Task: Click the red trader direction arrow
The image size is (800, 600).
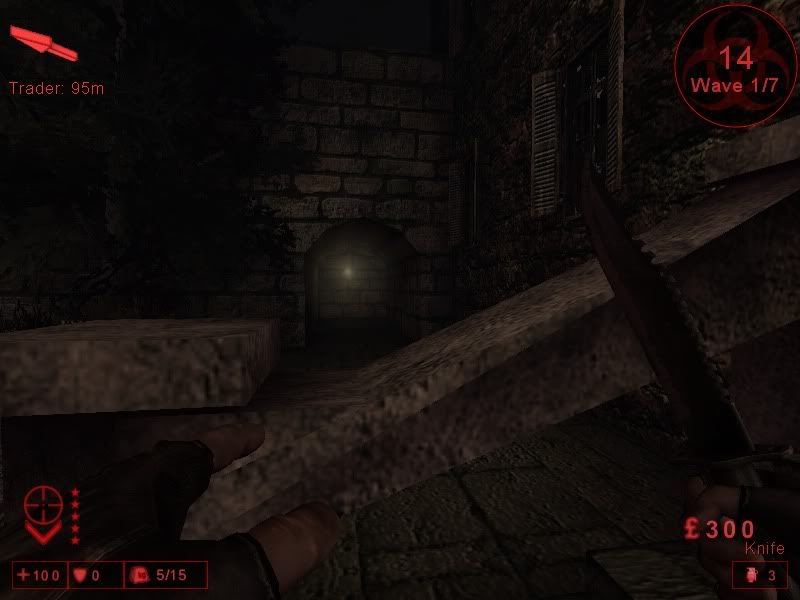Action: [x=42, y=43]
